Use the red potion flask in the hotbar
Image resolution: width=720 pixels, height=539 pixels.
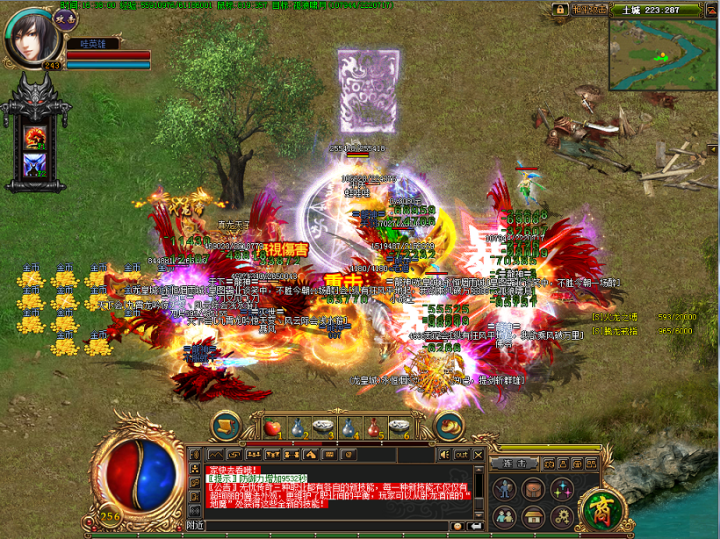[373, 427]
